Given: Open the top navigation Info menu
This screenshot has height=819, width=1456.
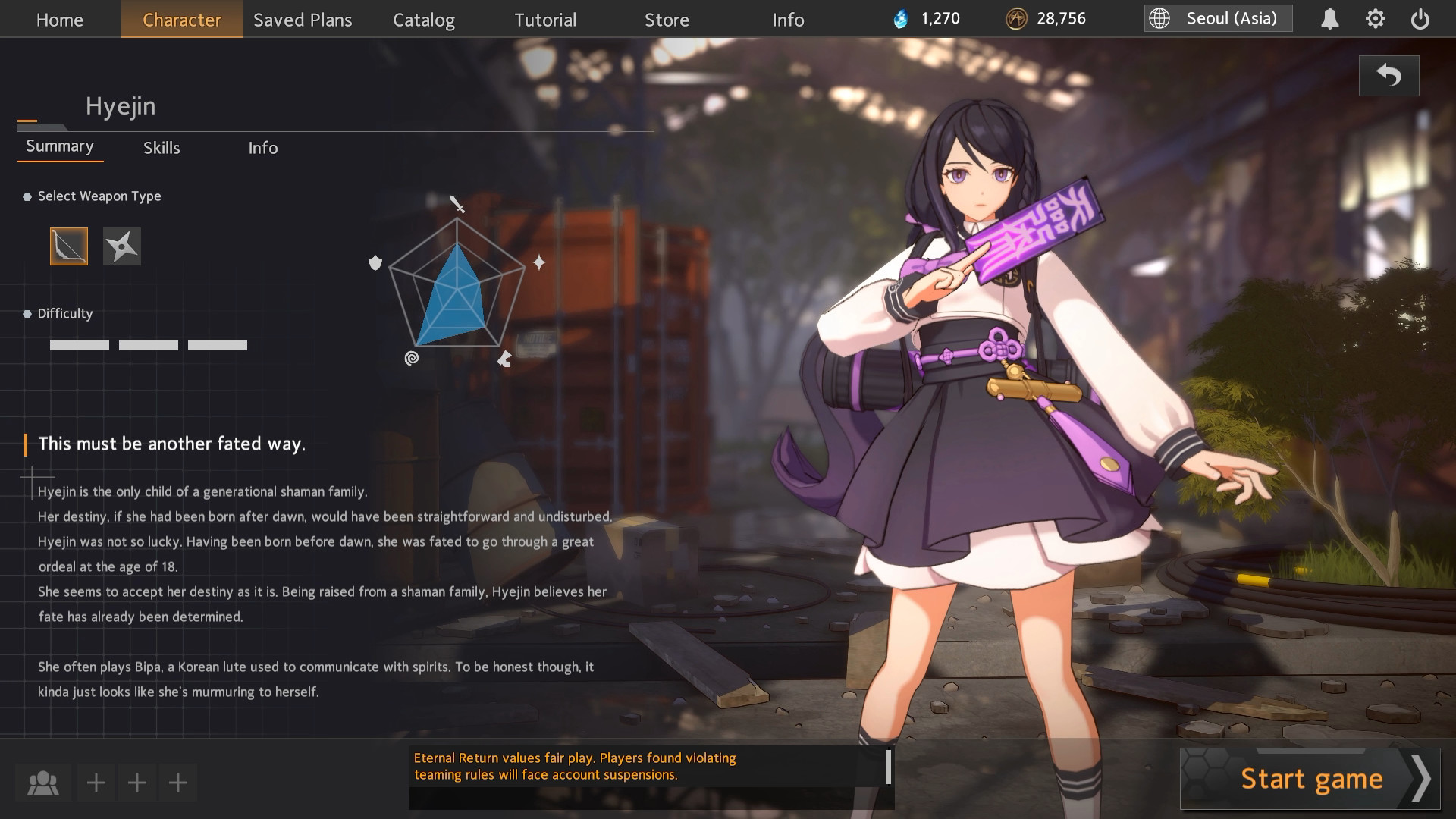Looking at the screenshot, I should click(788, 20).
